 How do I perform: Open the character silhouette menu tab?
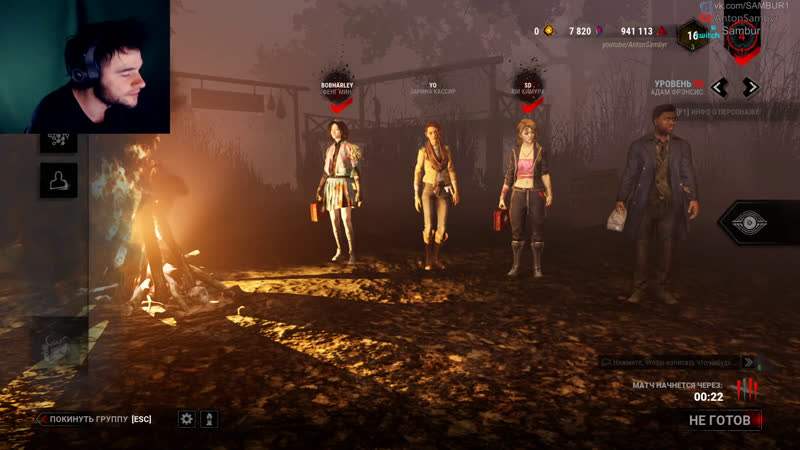58,181
